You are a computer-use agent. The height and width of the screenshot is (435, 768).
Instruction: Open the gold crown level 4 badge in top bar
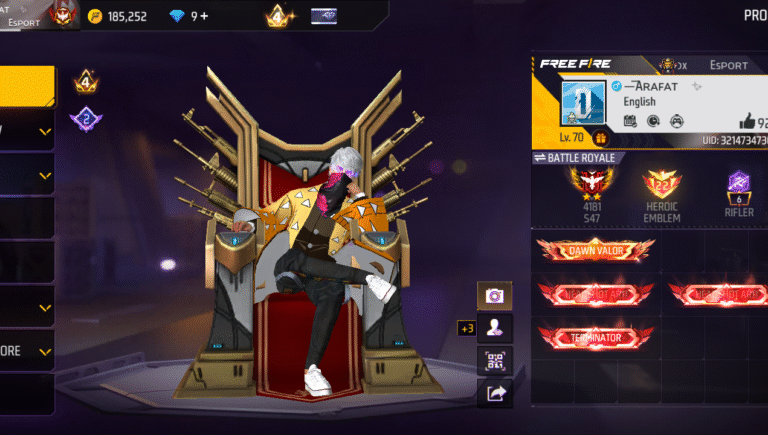(277, 16)
